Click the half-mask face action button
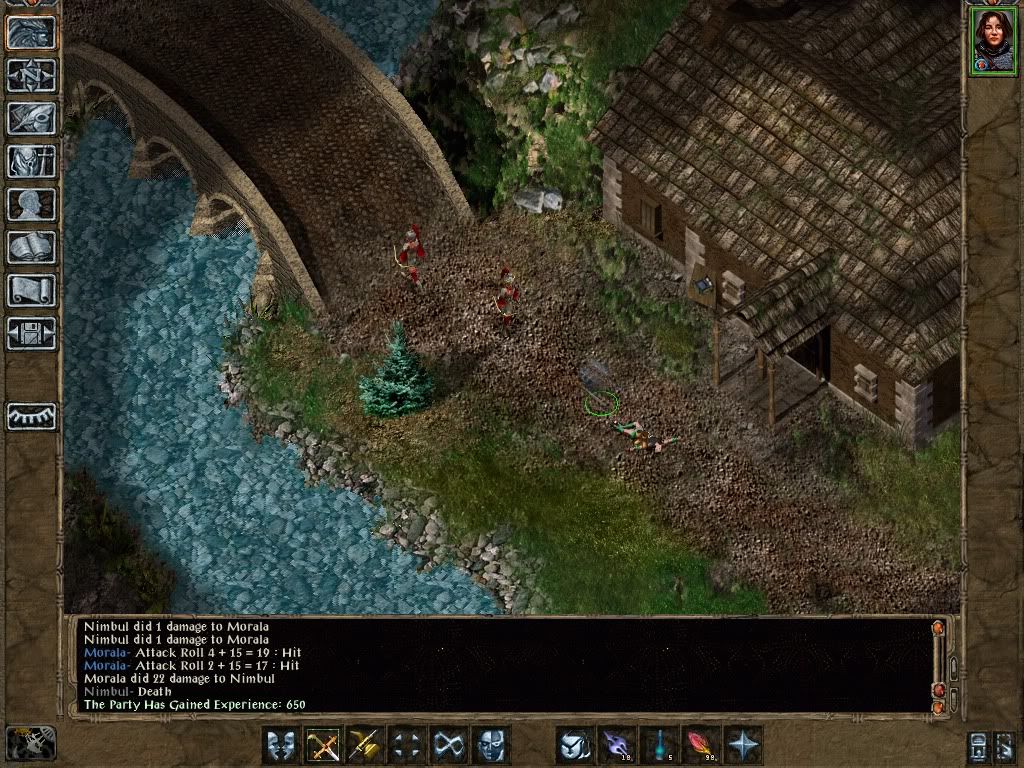This screenshot has height=768, width=1024. (491, 746)
